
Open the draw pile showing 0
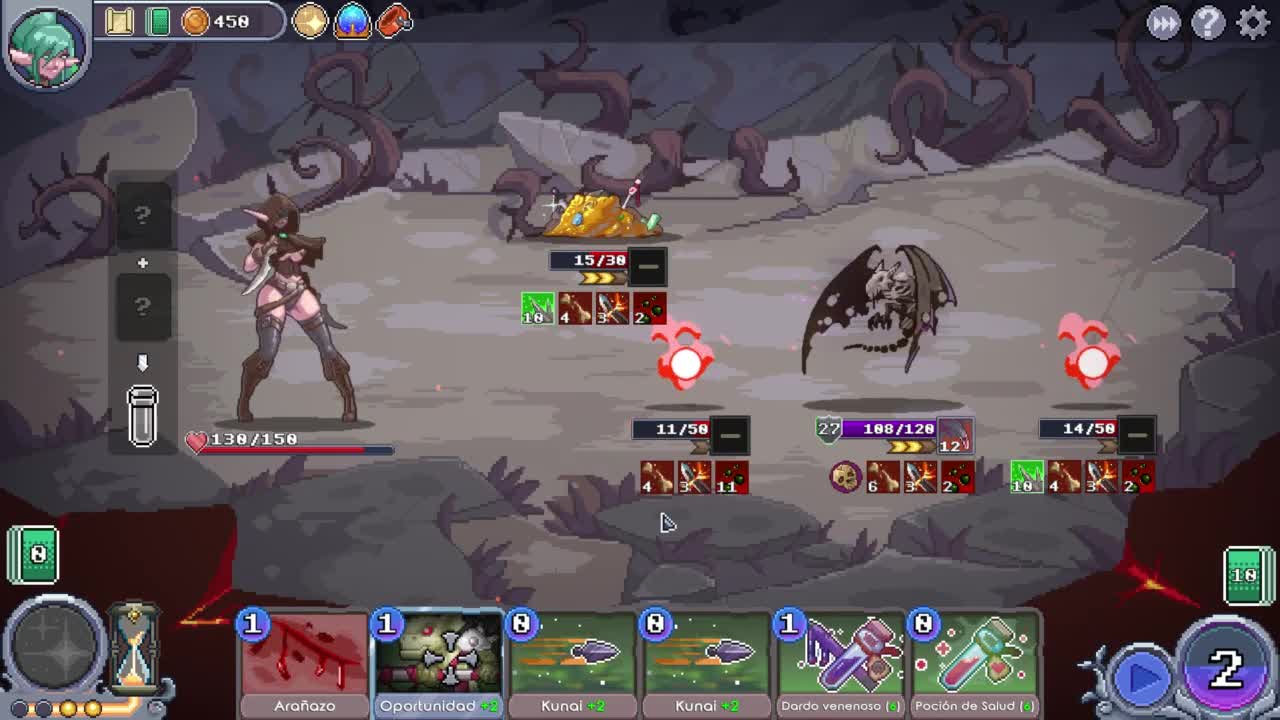(33, 554)
